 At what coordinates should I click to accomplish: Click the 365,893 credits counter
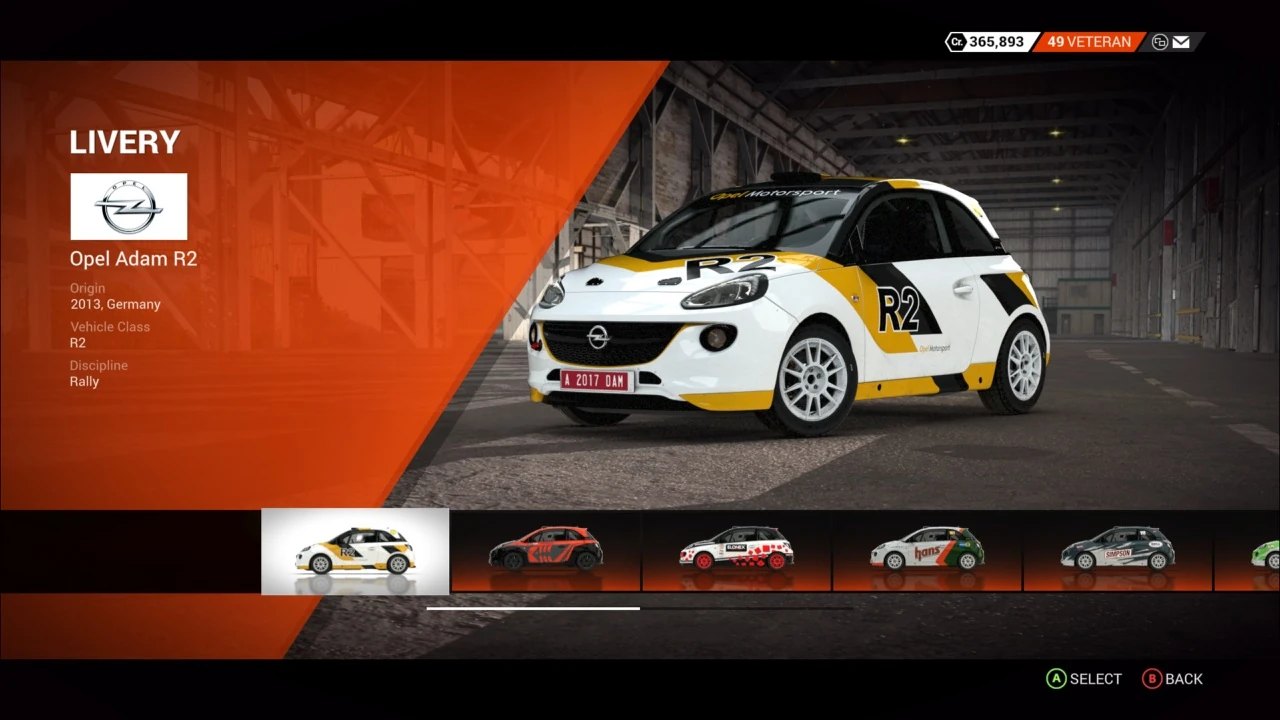[x=998, y=42]
